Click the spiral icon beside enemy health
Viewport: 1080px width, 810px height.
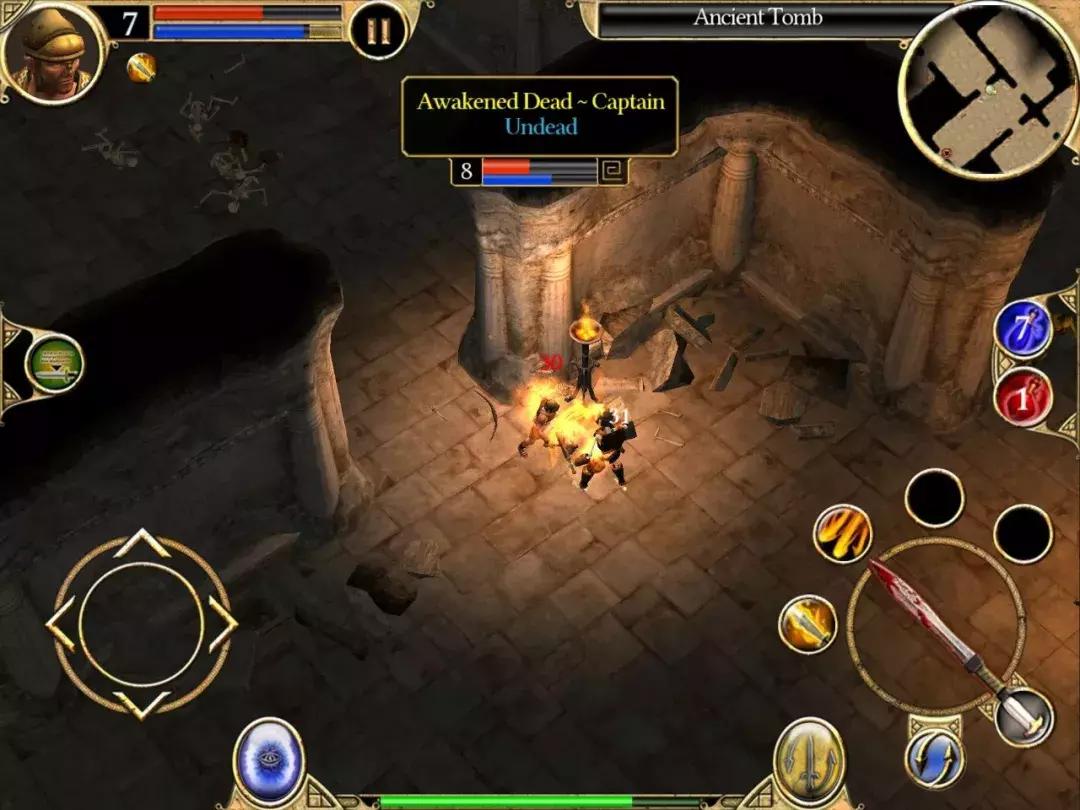[x=613, y=171]
